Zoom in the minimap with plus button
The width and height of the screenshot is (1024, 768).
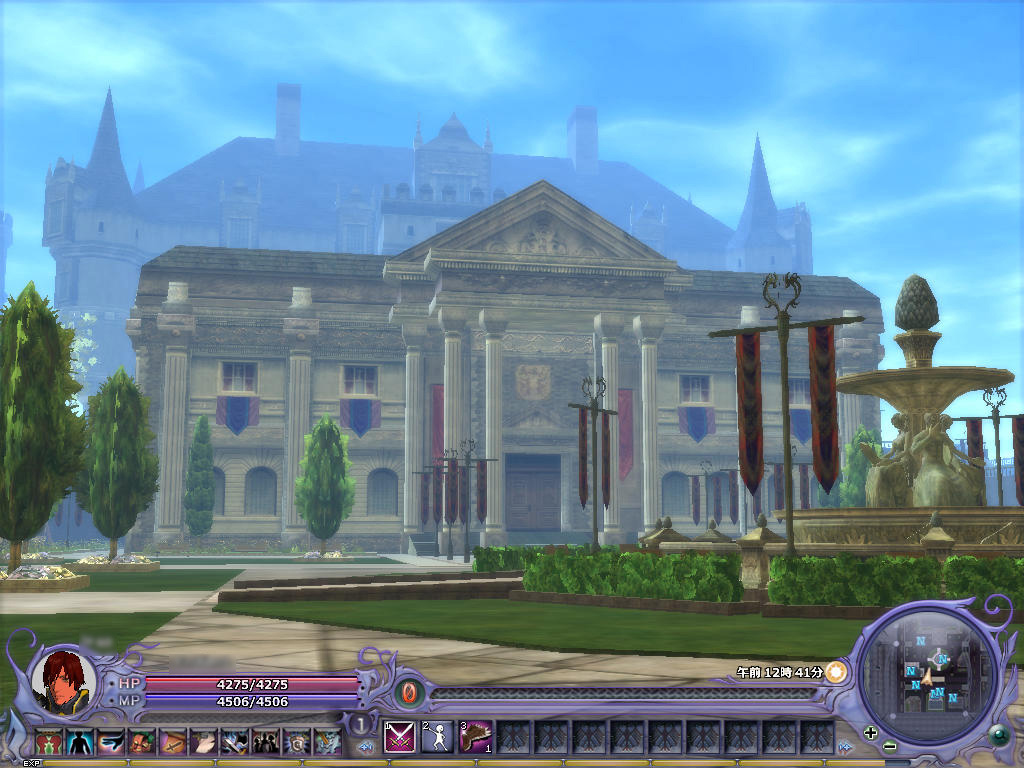870,732
